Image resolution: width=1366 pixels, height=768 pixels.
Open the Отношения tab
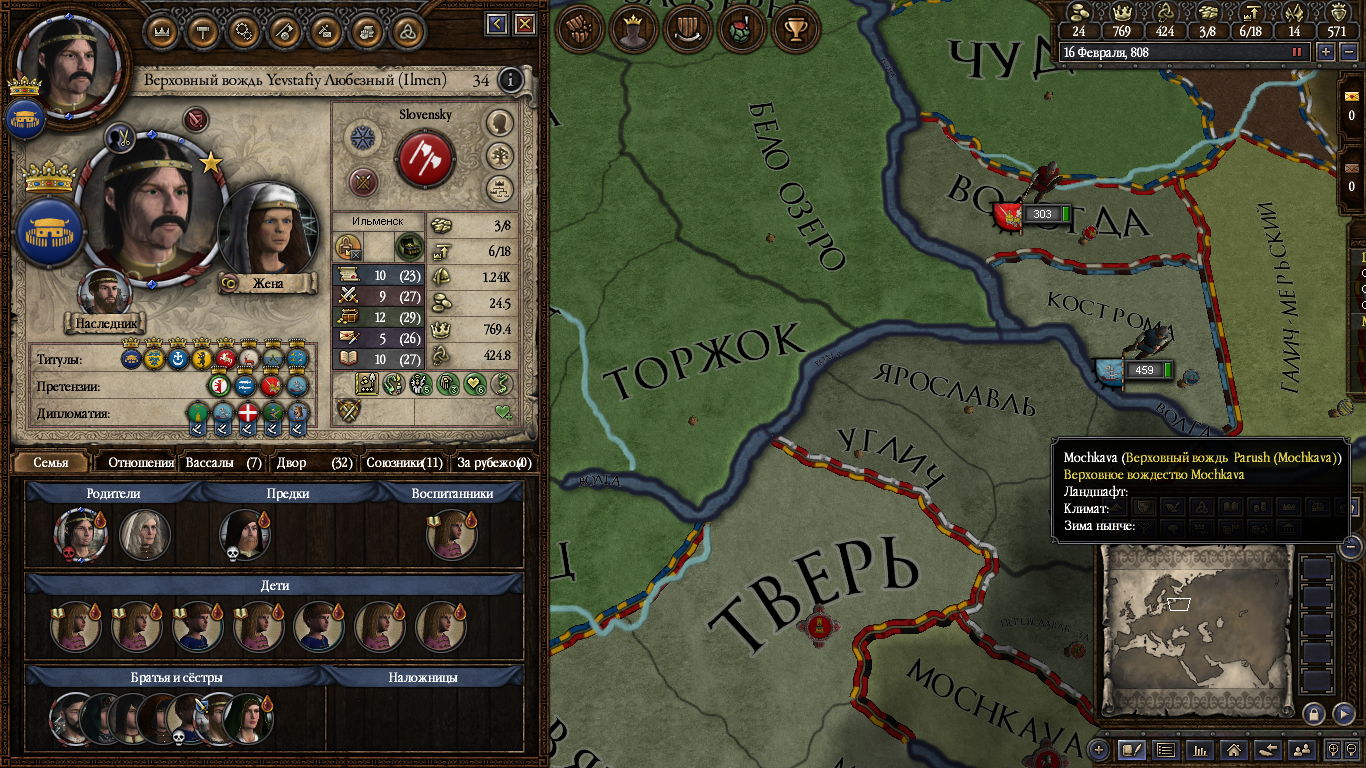pos(141,463)
